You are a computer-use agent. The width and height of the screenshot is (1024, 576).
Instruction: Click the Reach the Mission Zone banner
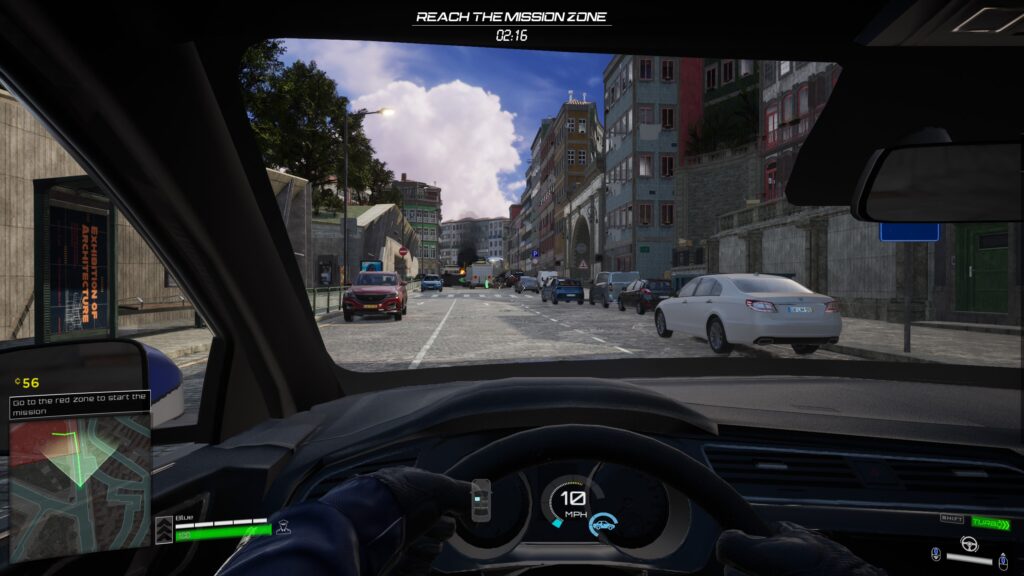512,17
